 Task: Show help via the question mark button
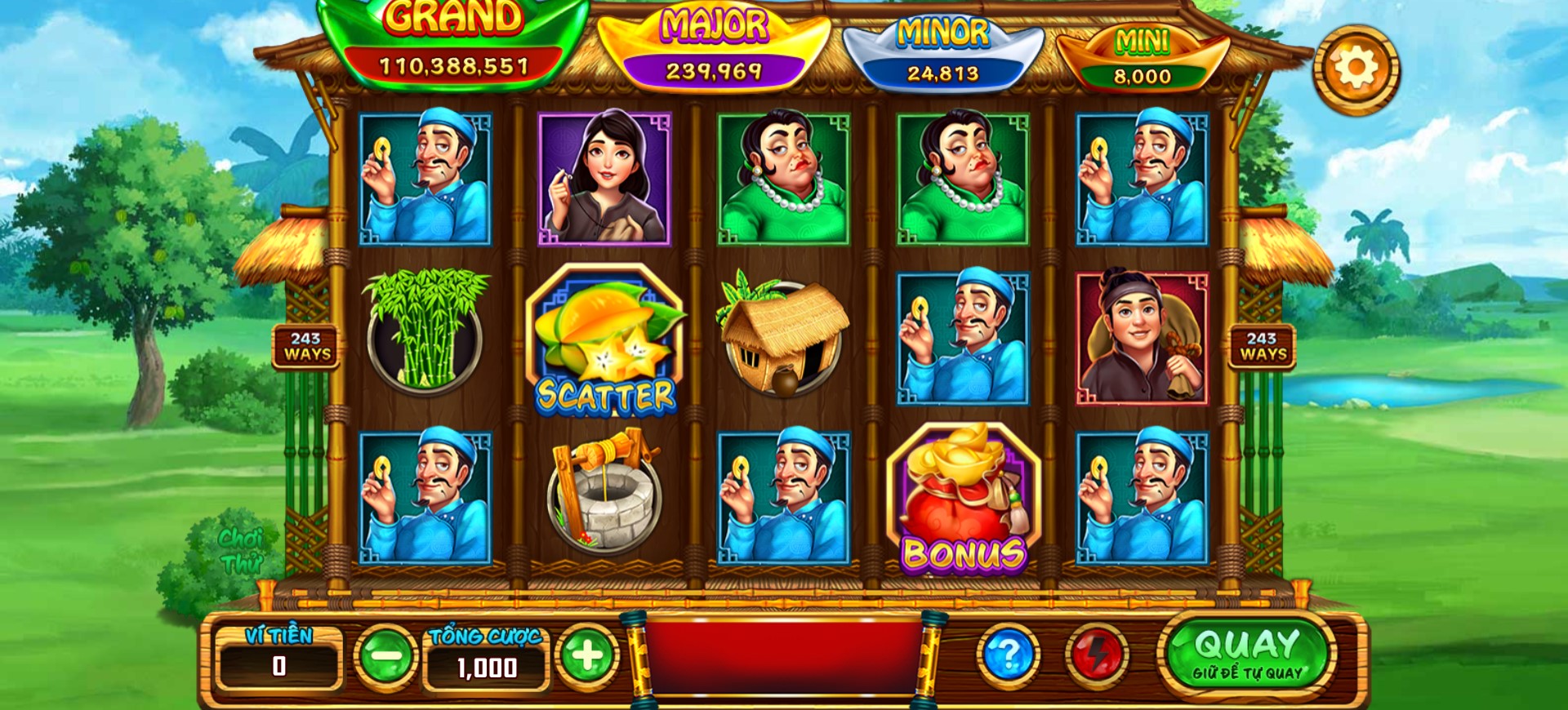[1009, 655]
